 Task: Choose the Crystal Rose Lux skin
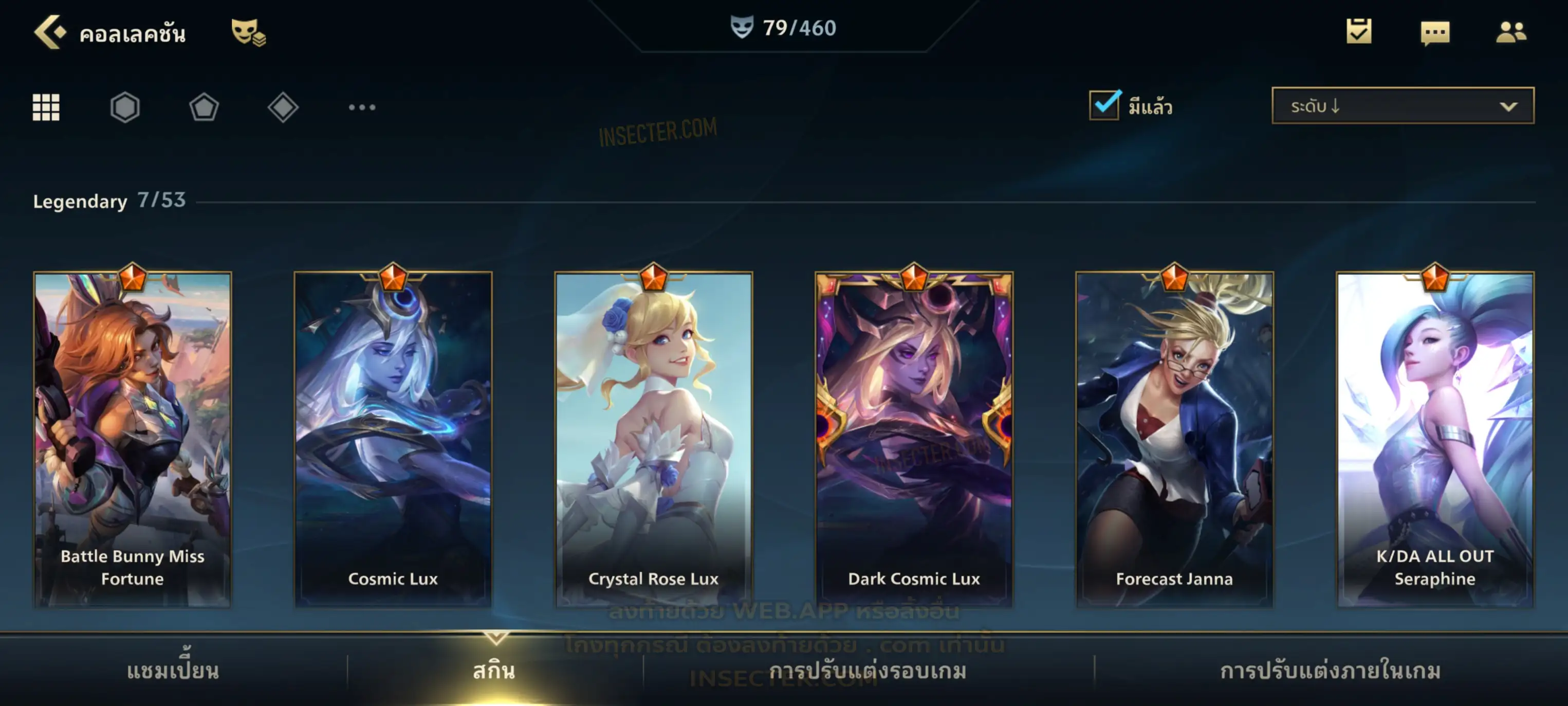pyautogui.click(x=654, y=439)
